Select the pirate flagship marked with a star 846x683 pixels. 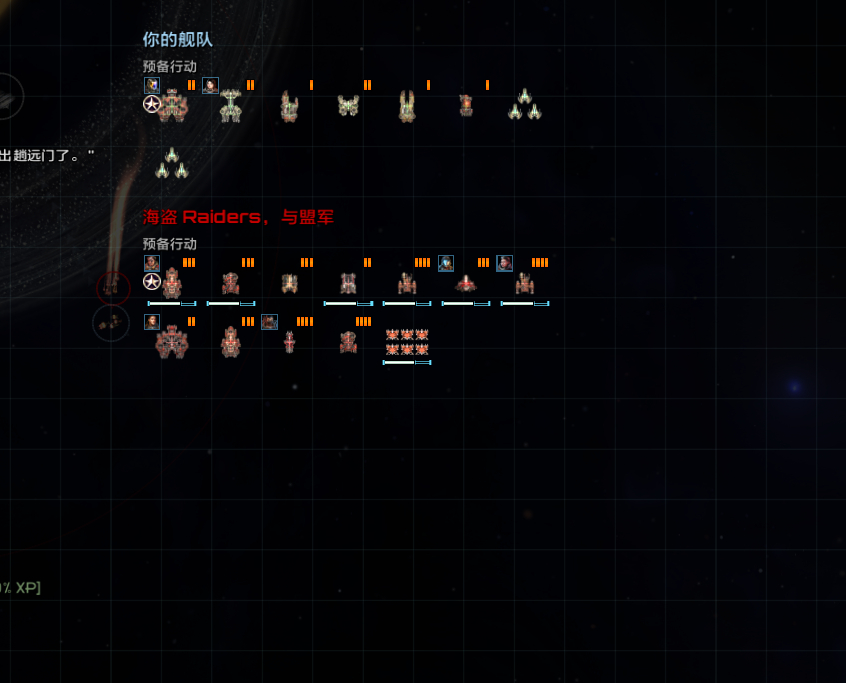(172, 283)
